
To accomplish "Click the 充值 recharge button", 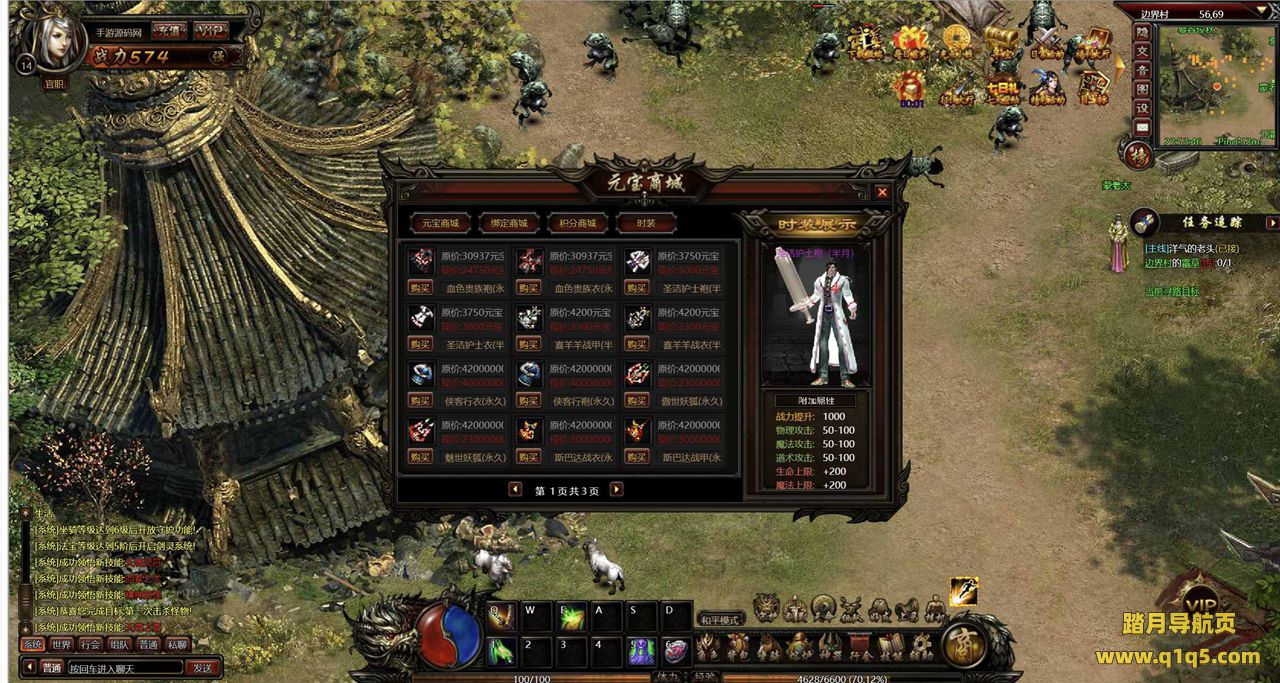I will pos(167,31).
